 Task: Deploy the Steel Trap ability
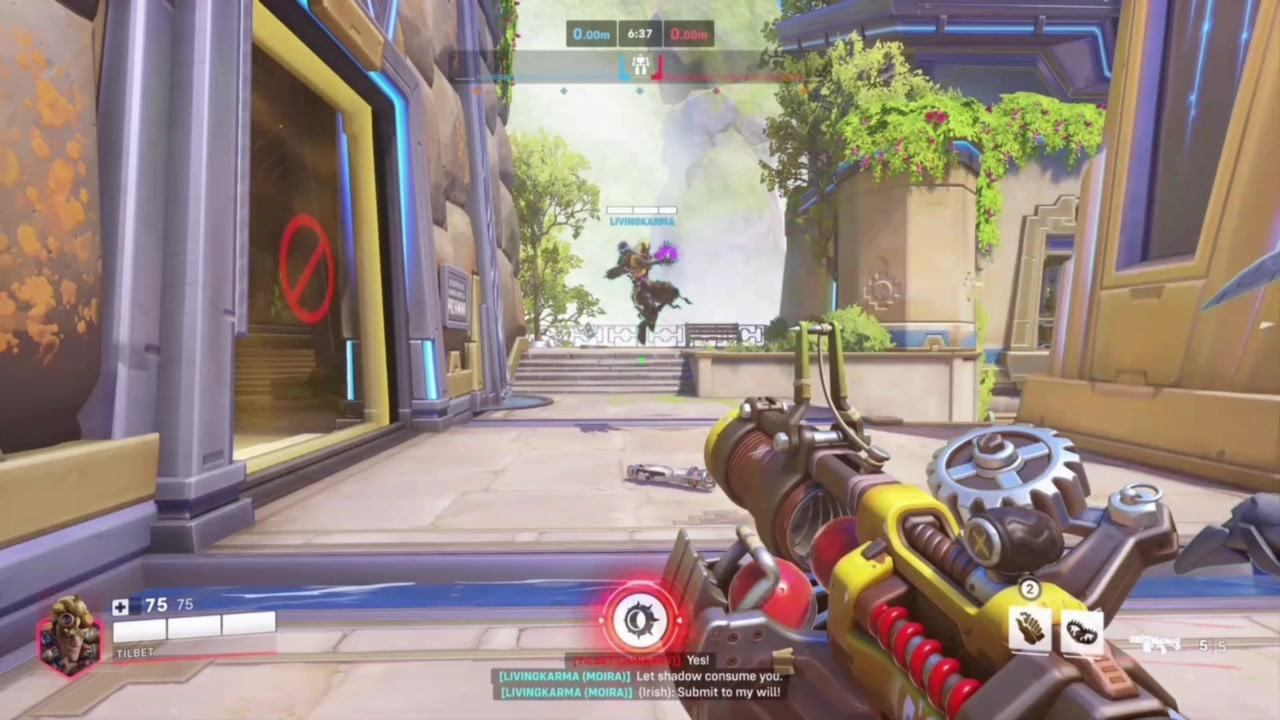(x=1081, y=632)
